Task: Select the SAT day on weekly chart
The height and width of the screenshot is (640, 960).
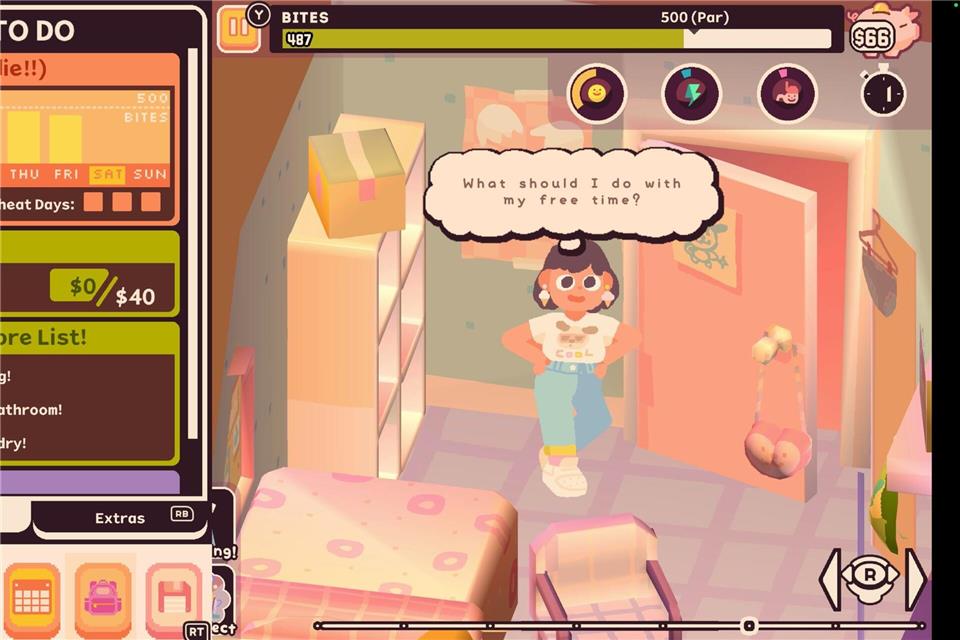Action: [x=108, y=174]
